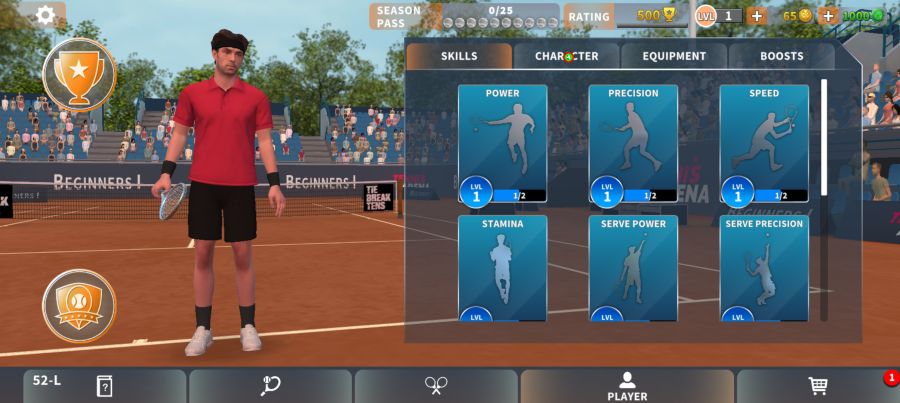Screen dimensions: 900x403
Task: Click the plus button beside the level counter
Action: coord(756,15)
